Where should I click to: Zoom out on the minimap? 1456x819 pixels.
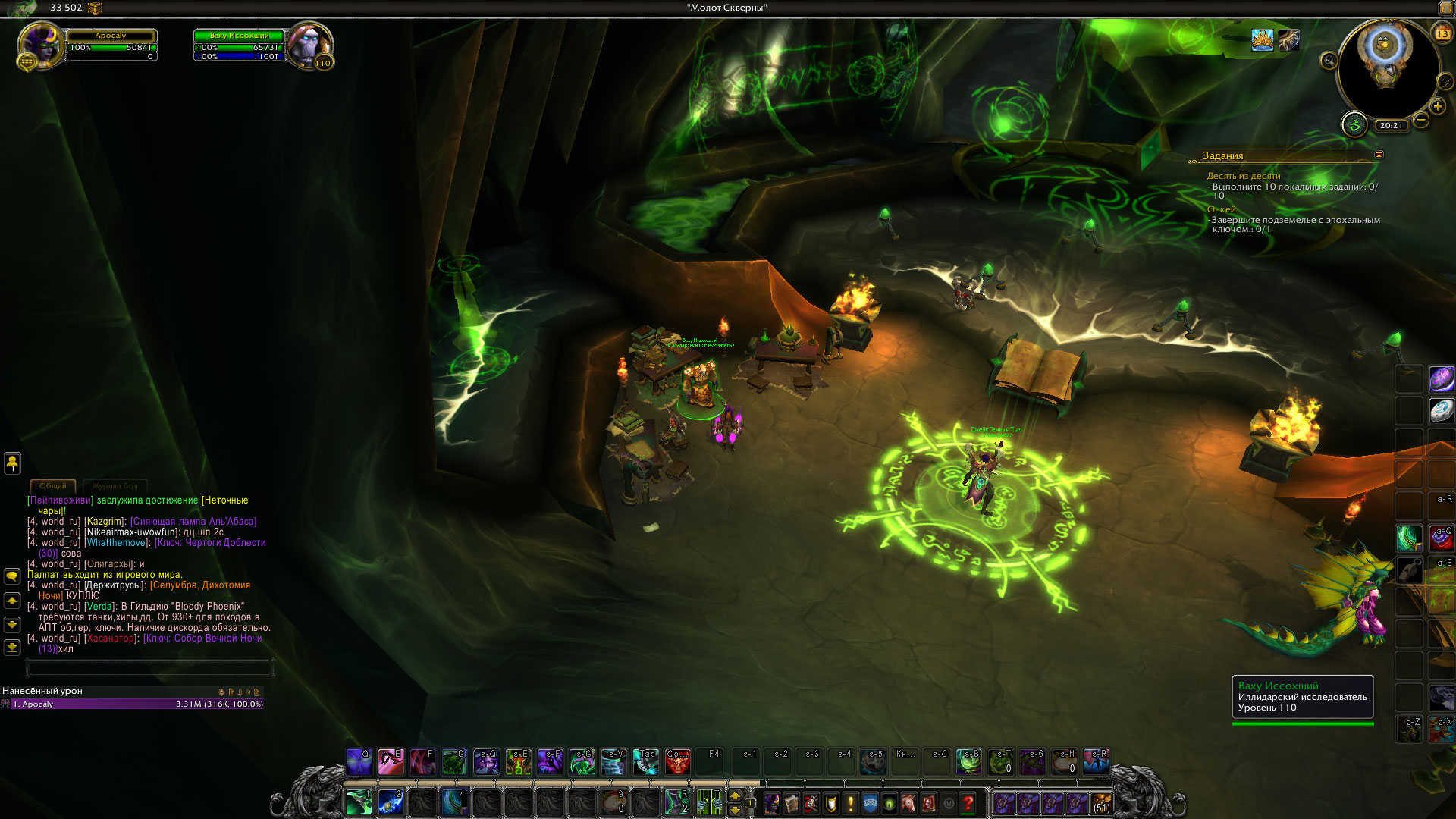click(x=1421, y=120)
